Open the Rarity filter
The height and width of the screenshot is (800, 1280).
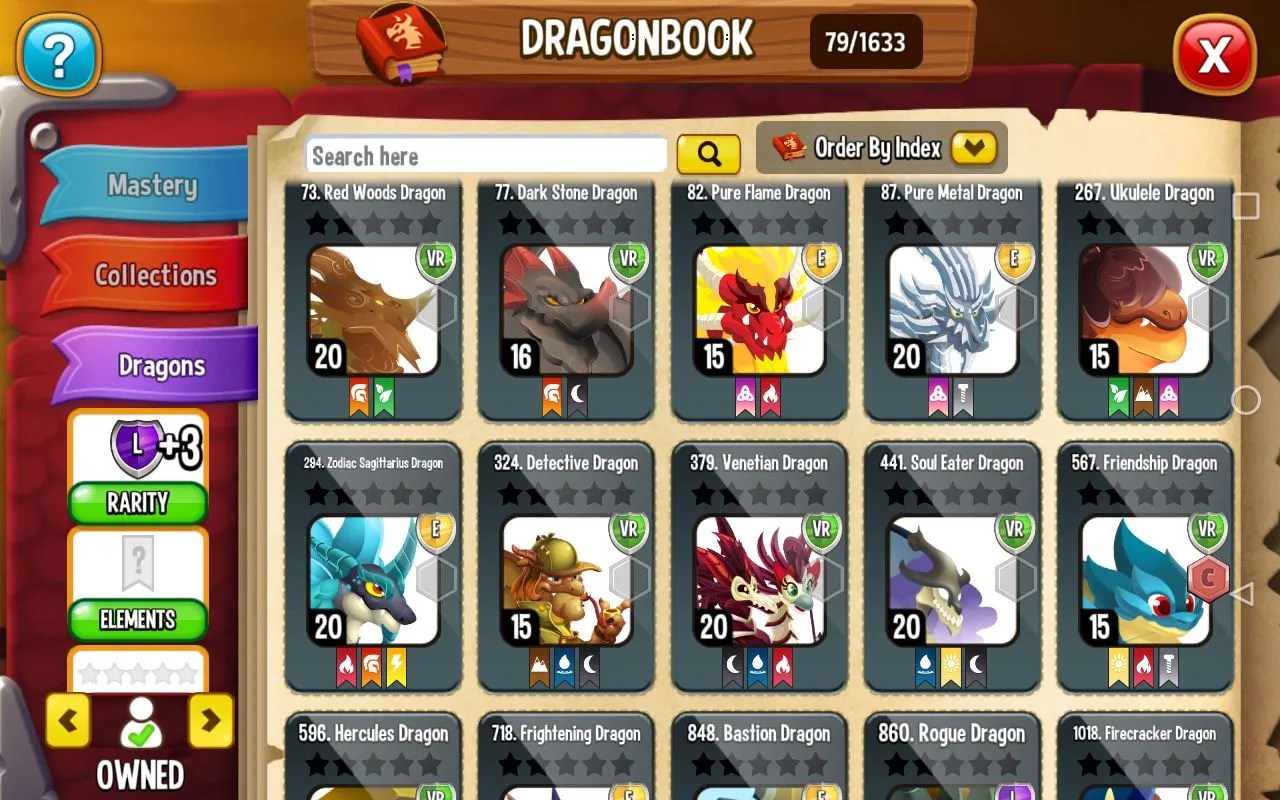[x=137, y=503]
